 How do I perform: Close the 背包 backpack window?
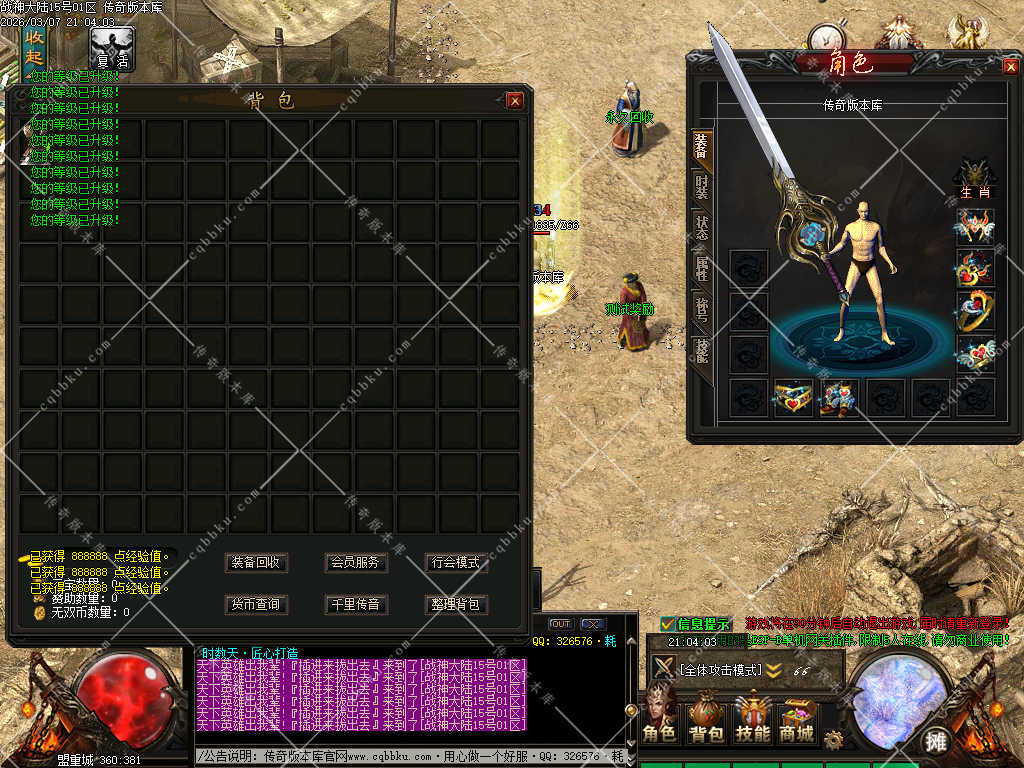[515, 100]
